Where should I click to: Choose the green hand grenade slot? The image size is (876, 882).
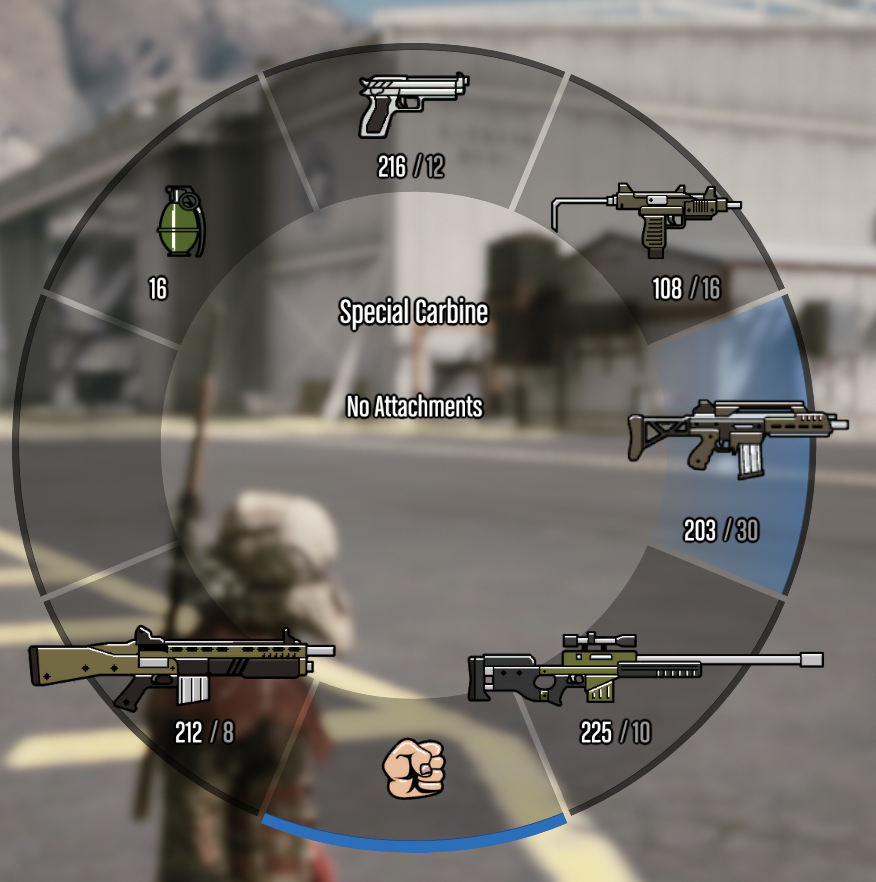click(179, 221)
